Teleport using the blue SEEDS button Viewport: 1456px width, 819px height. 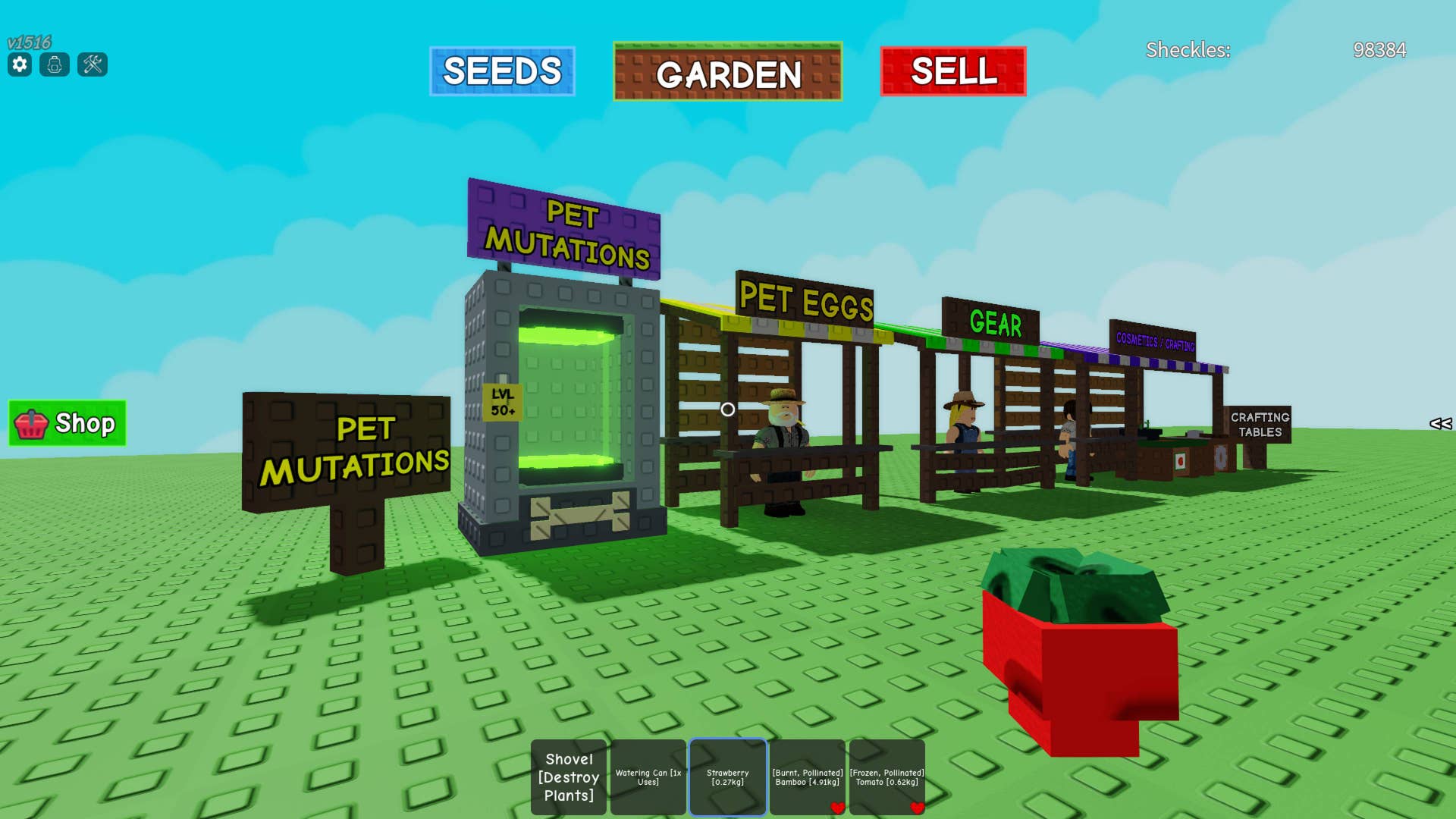point(502,71)
